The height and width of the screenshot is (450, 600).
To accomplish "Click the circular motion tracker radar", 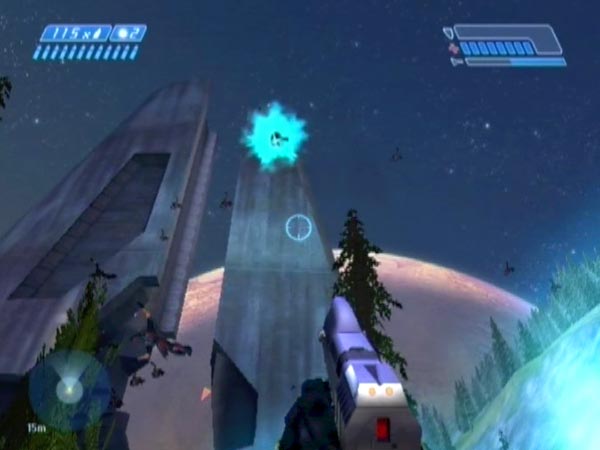I will coord(68,390).
